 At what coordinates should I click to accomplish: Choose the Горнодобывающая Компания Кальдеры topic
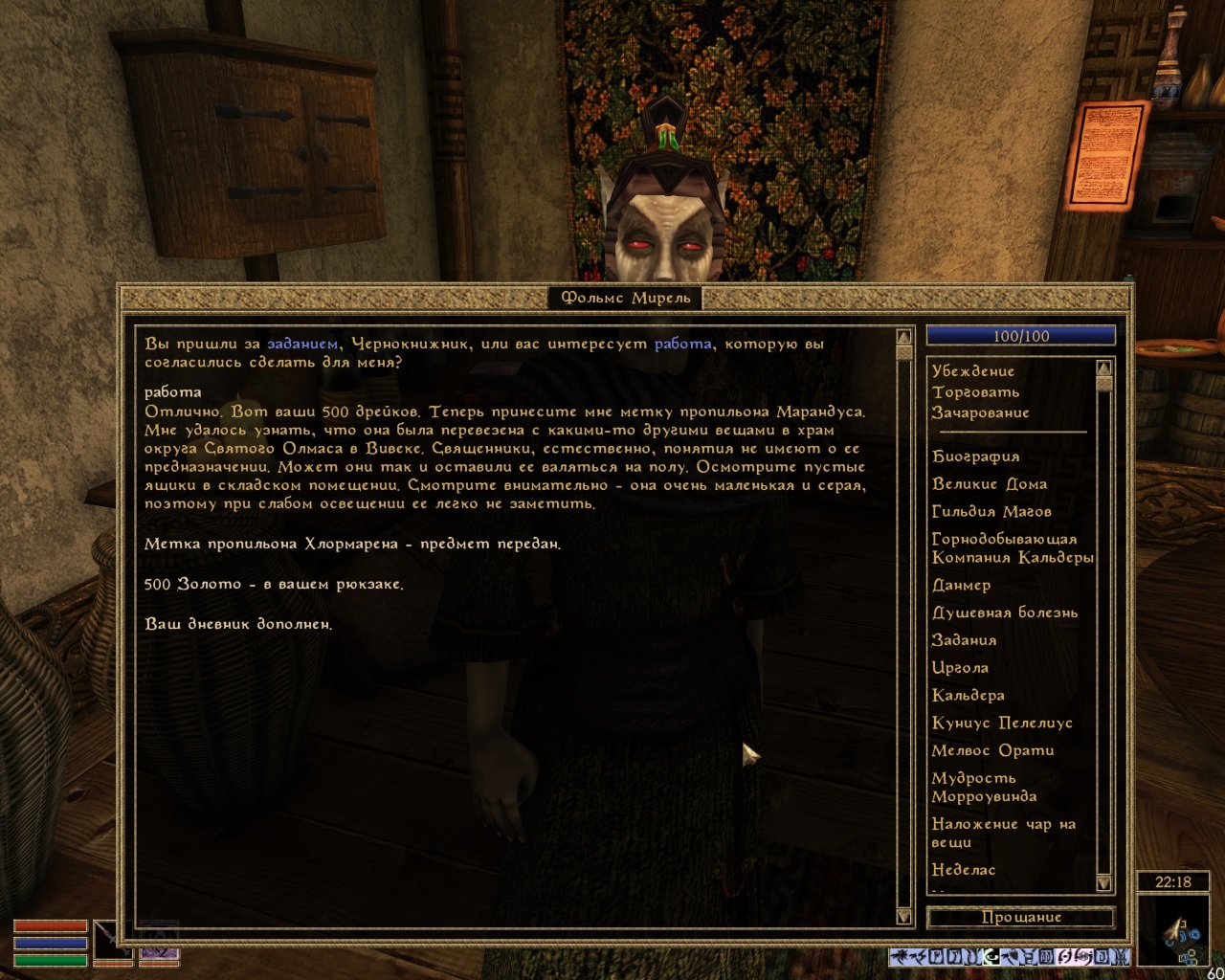click(x=1010, y=548)
